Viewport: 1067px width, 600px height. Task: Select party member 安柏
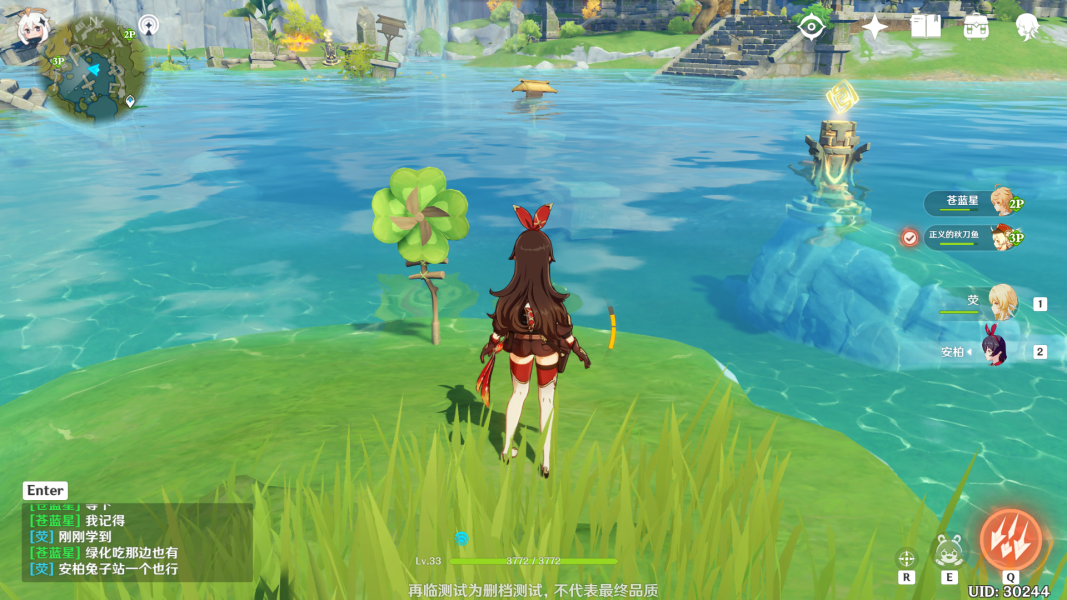point(994,350)
